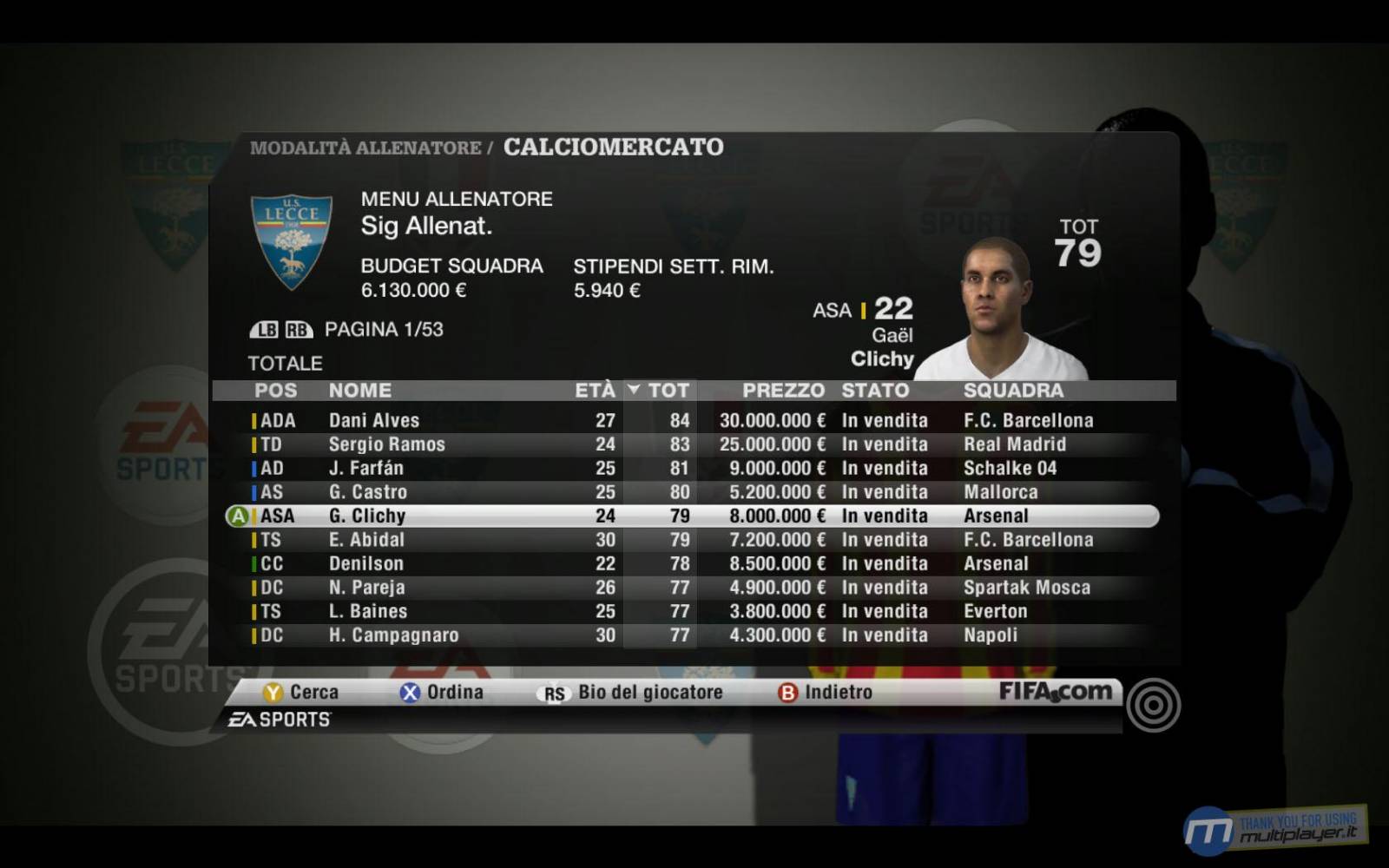Choose H. Campagnaro of Napoli

pos(393,635)
